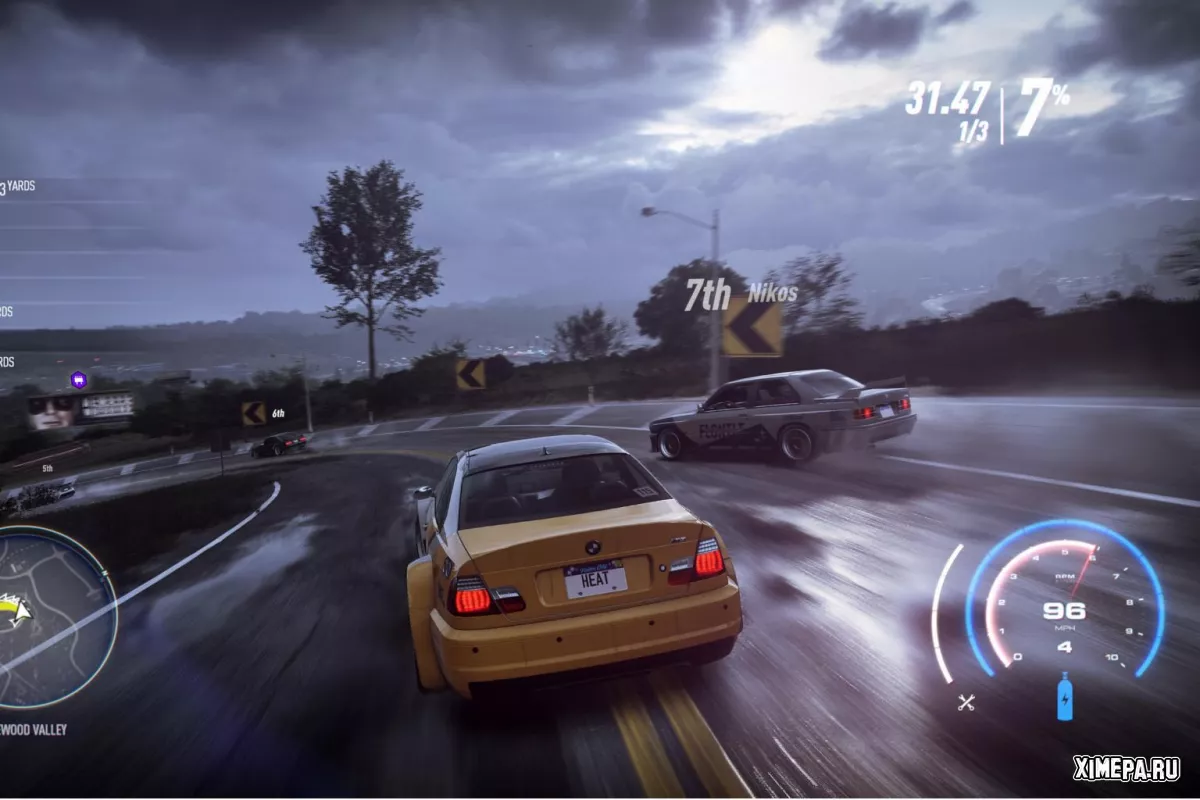
Task: Select the player arrow on the minimap
Action: click(12, 608)
